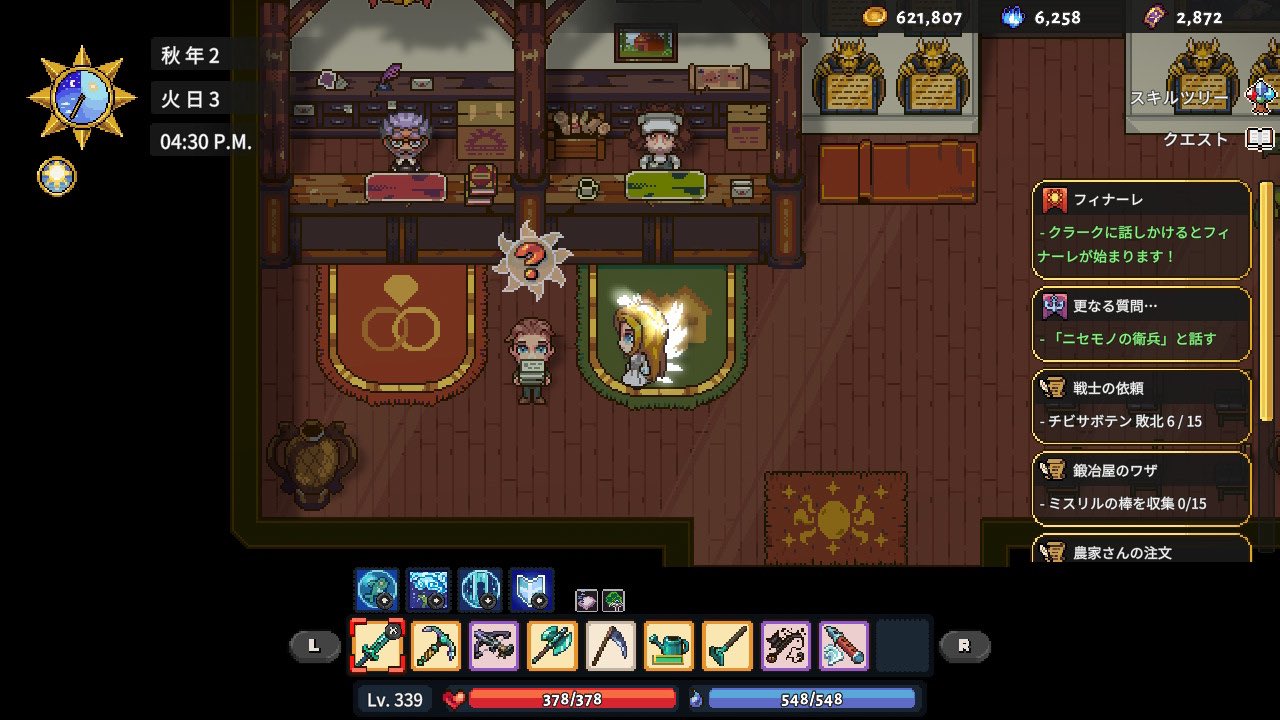The width and height of the screenshot is (1280, 720).
Task: Open the 戦士の依頼 quest tracker
Action: click(x=1142, y=405)
